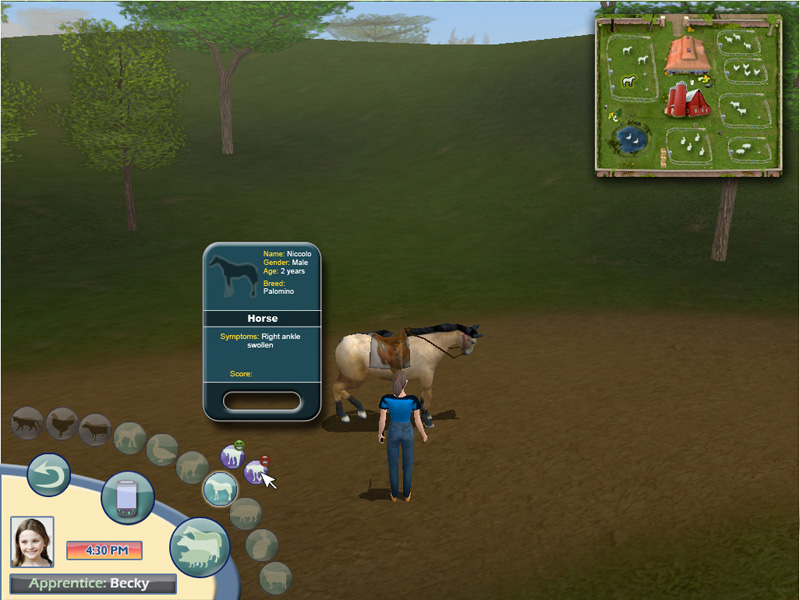
Task: Select the chicken category icon
Action: click(62, 424)
